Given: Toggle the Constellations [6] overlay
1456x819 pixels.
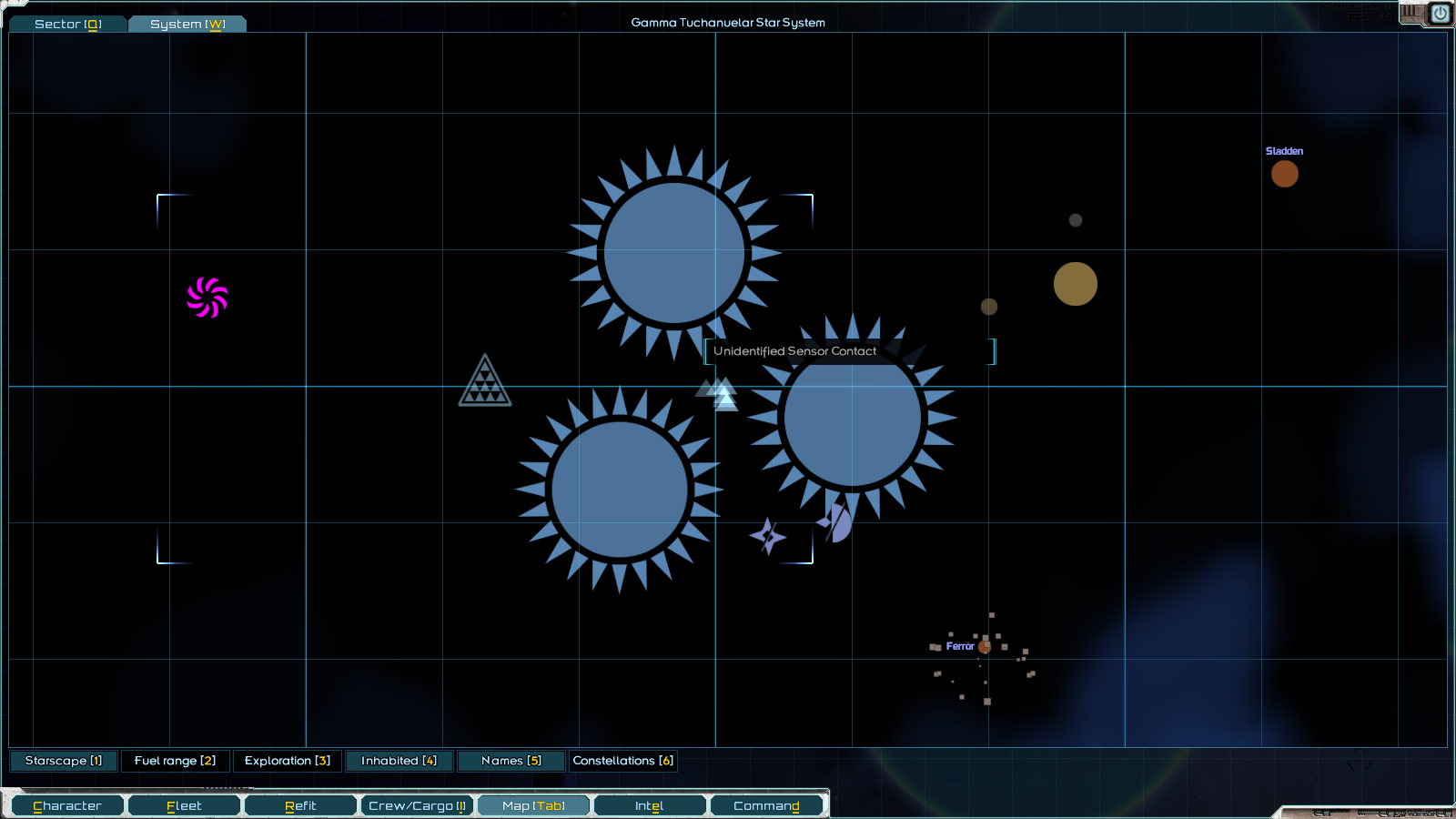Looking at the screenshot, I should [x=622, y=761].
